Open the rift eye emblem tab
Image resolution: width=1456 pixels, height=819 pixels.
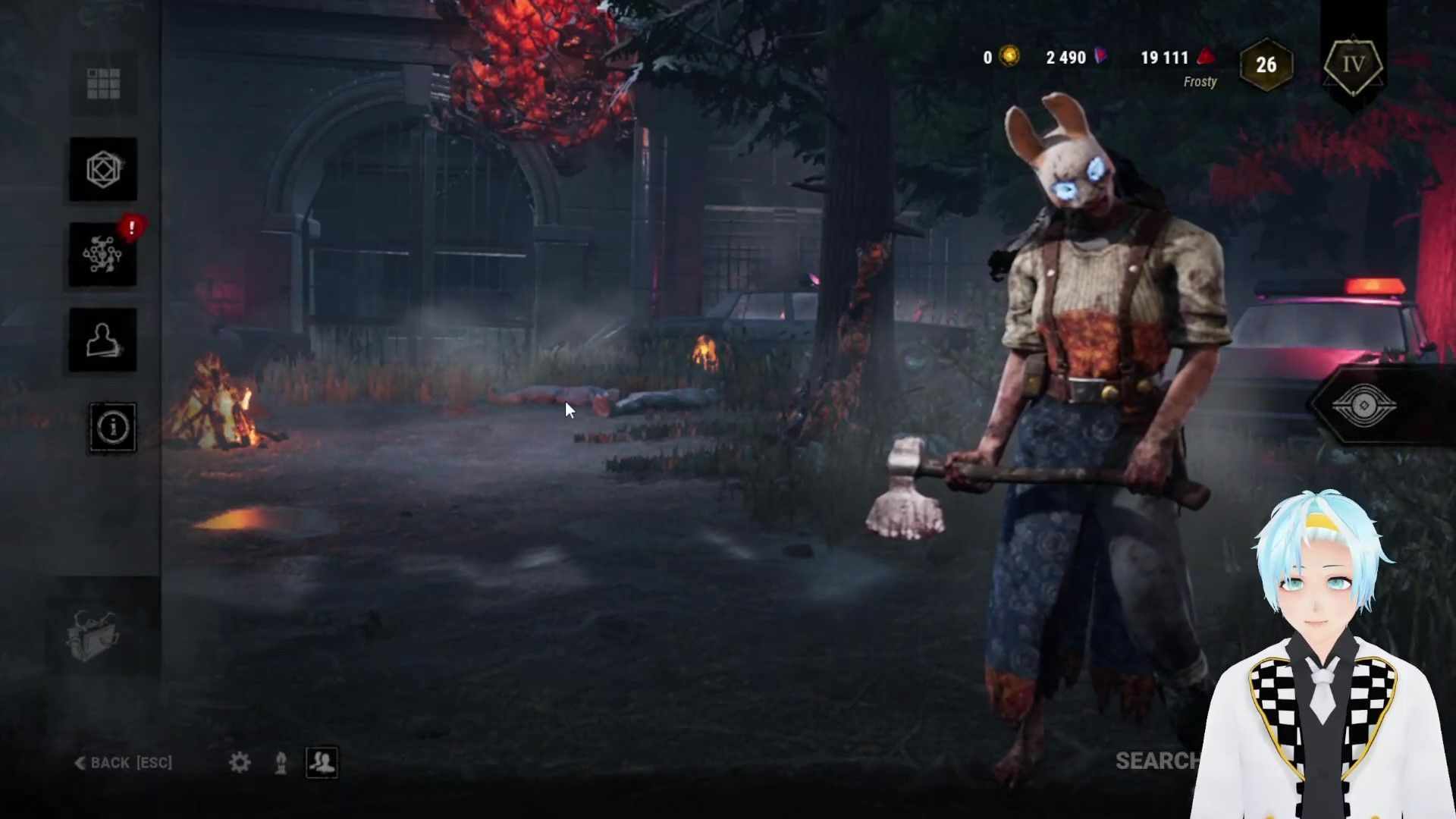[x=1363, y=406]
